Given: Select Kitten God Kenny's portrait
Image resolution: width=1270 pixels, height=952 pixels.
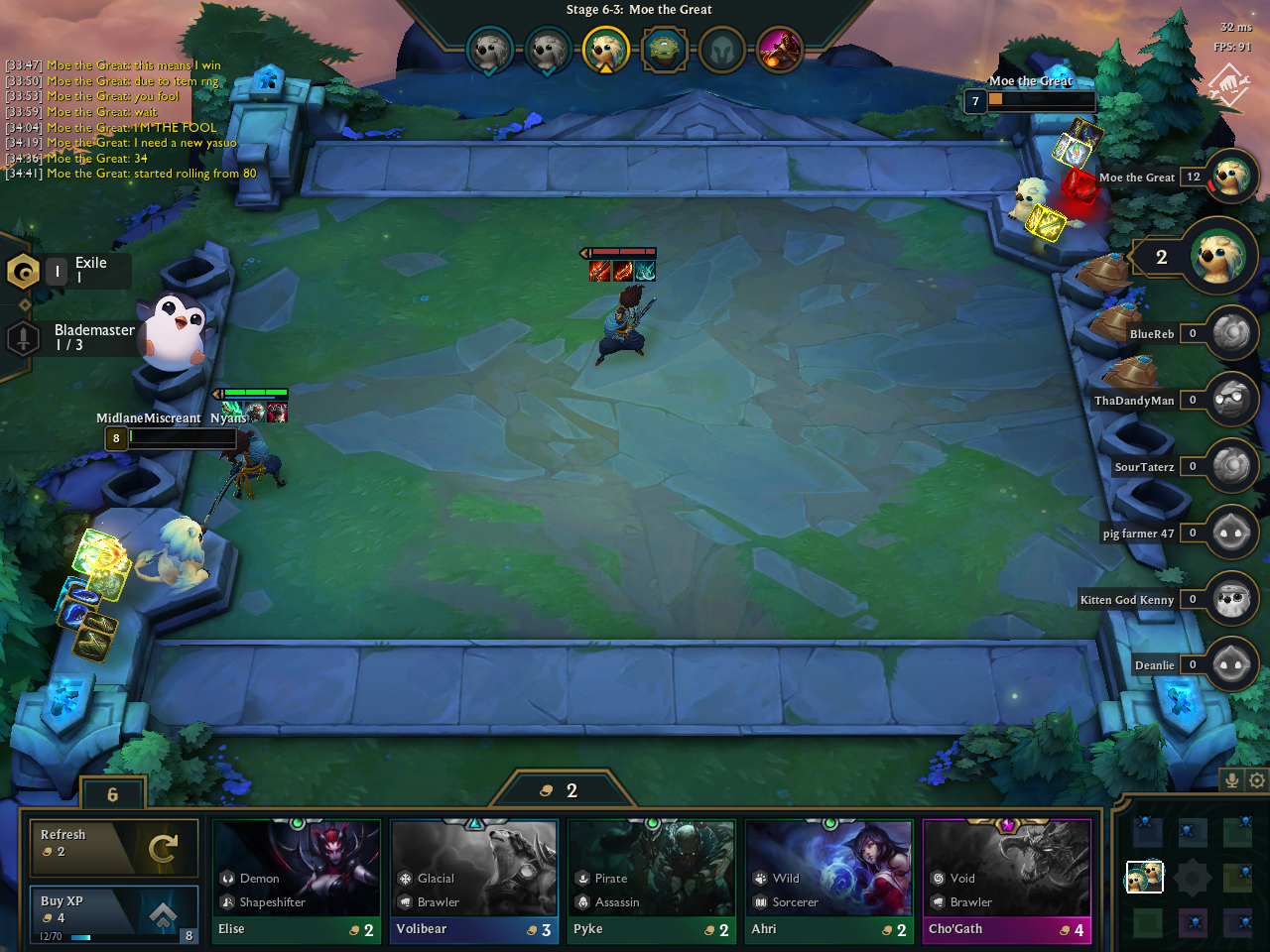Looking at the screenshot, I should [x=1230, y=599].
